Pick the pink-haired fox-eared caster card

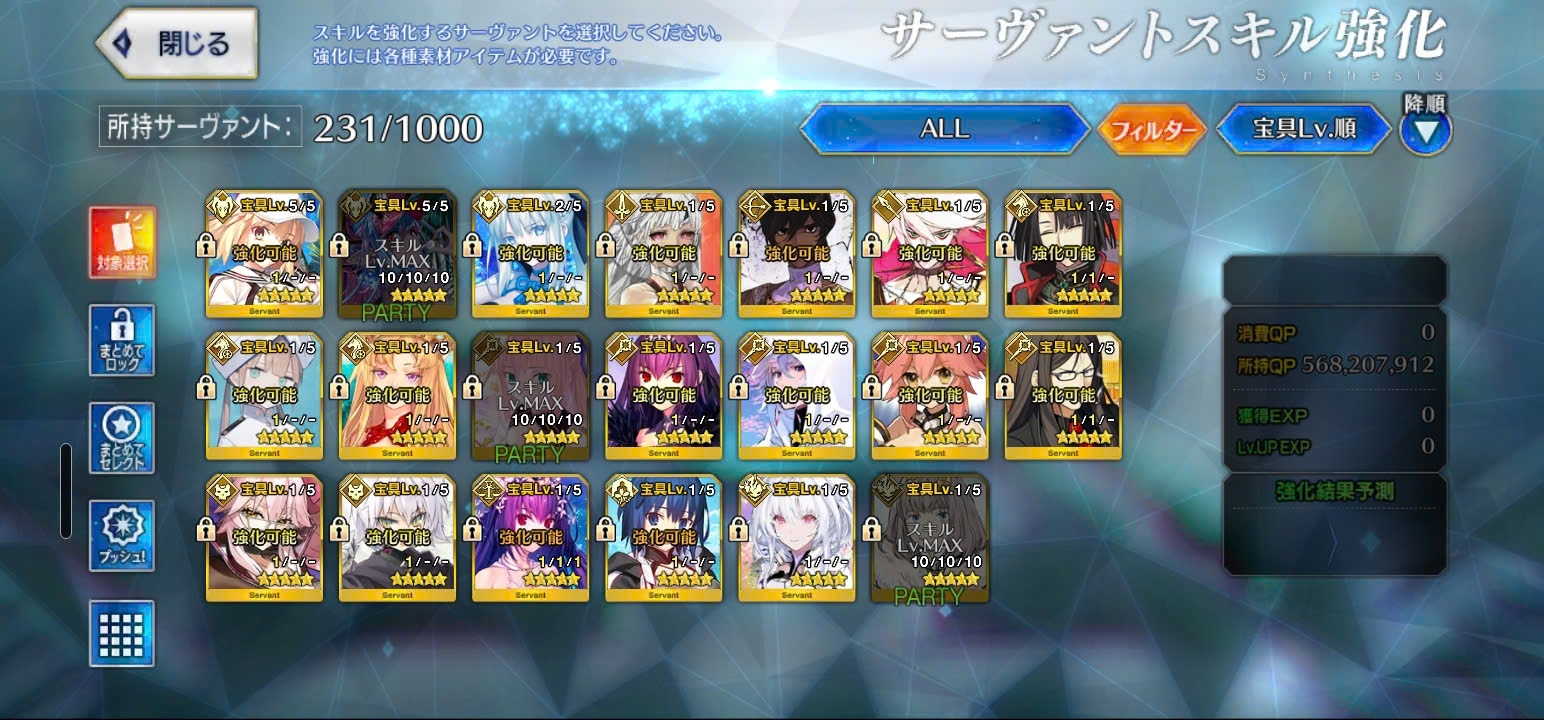click(930, 396)
